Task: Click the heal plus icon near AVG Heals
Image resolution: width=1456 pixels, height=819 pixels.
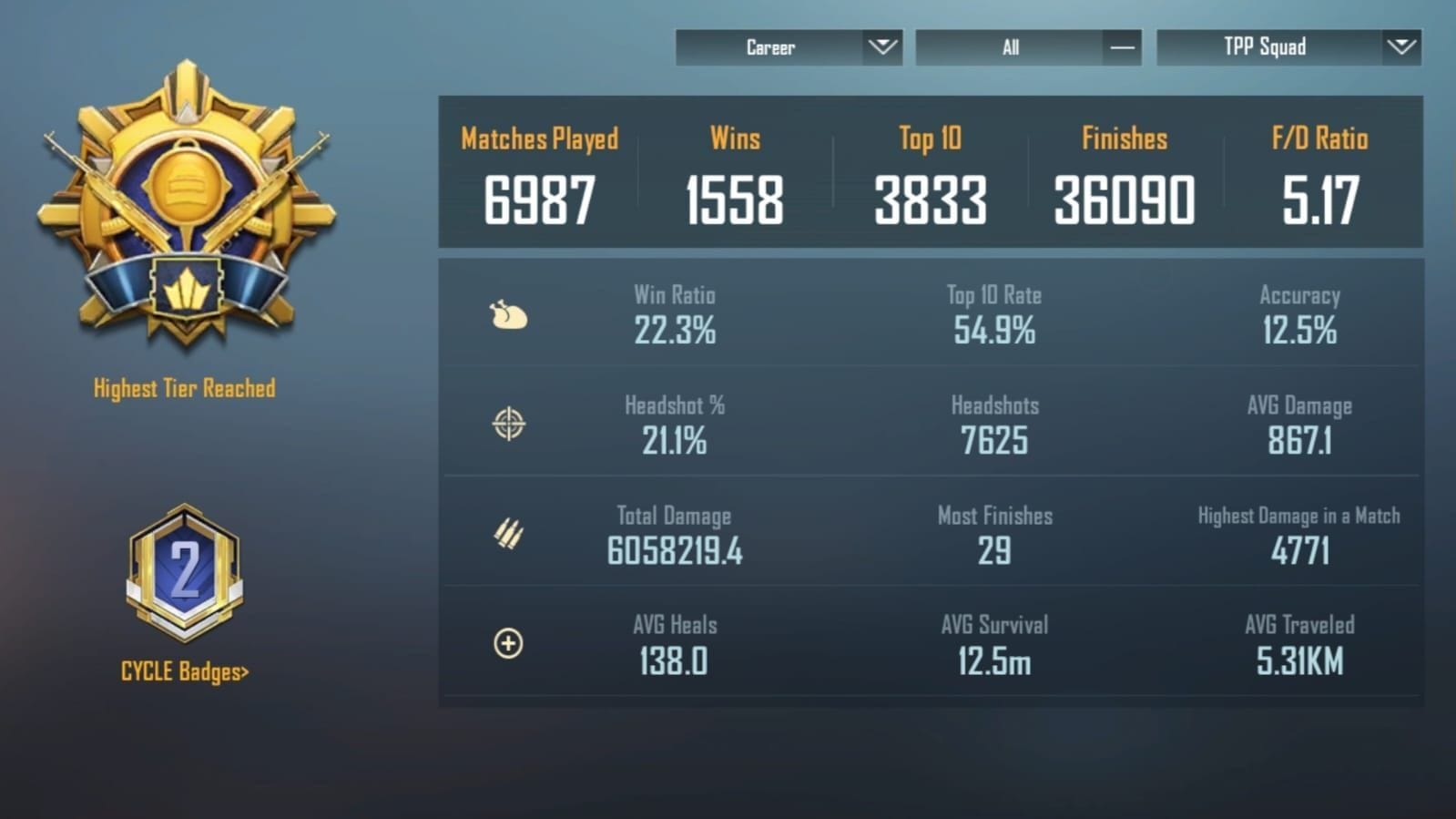Action: pos(510,642)
